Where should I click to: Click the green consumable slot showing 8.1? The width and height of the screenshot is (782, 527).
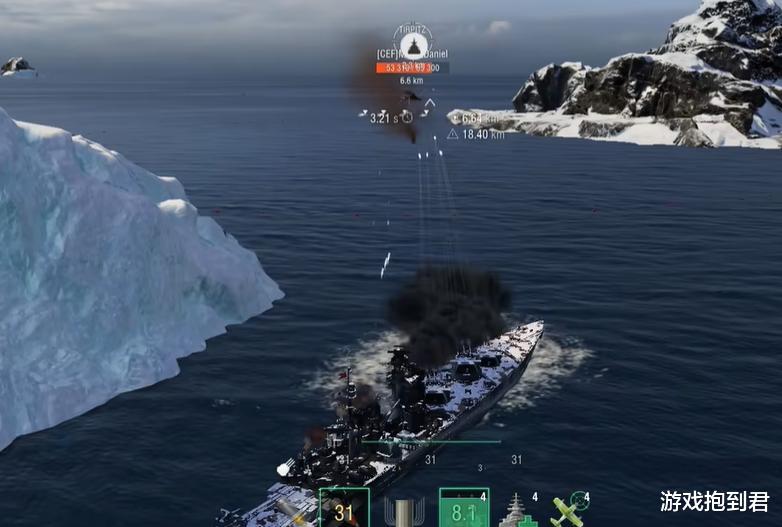[464, 509]
